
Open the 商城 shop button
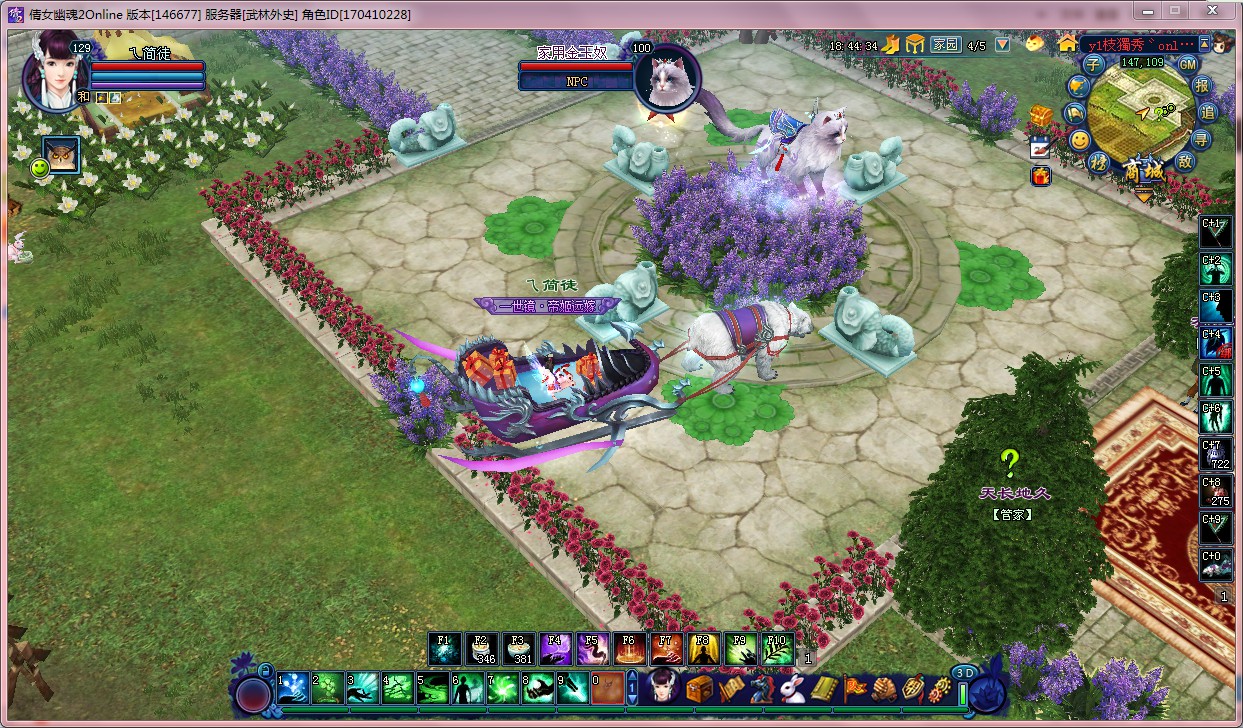point(1143,170)
